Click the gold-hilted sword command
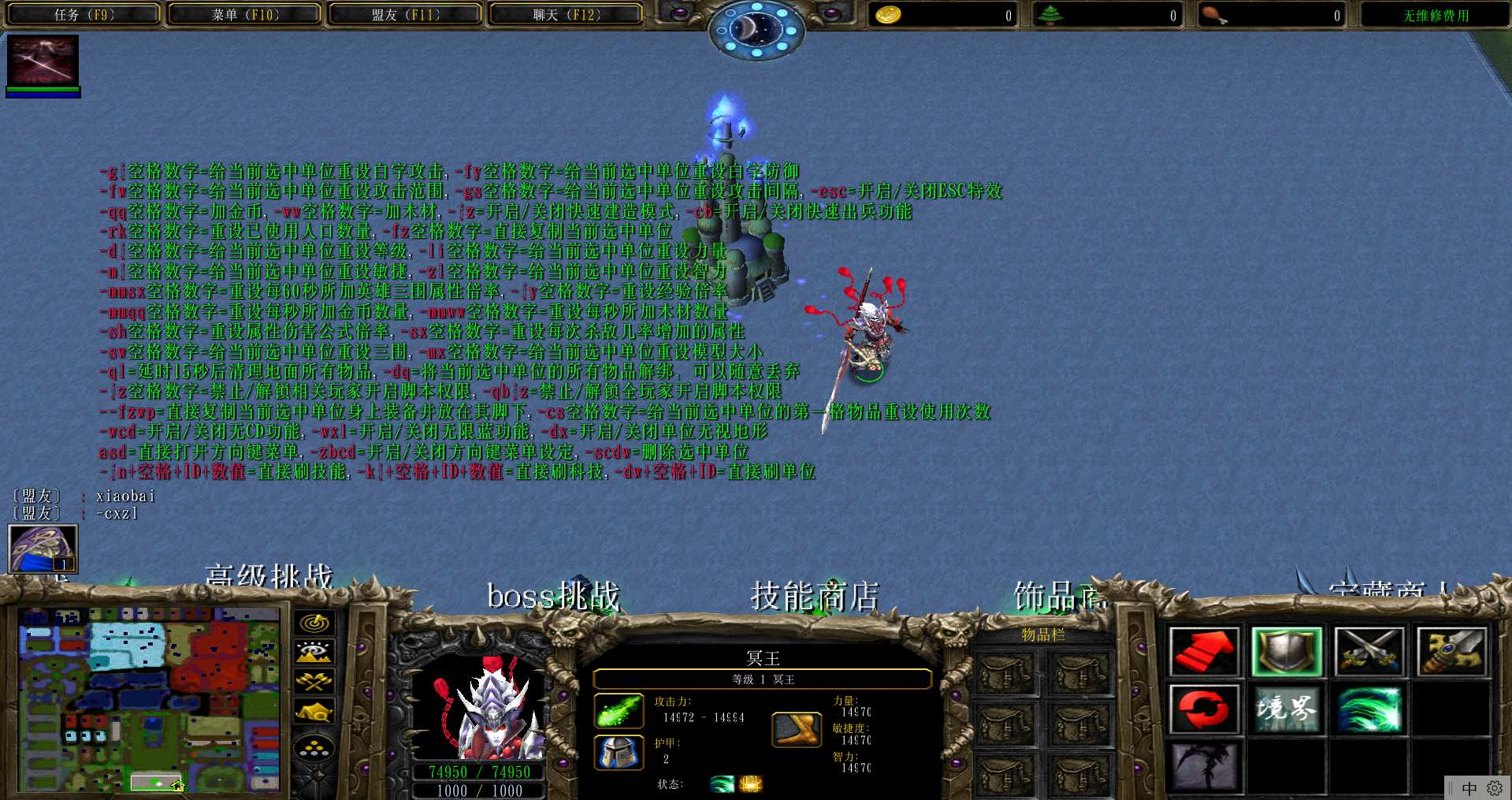 click(1451, 652)
